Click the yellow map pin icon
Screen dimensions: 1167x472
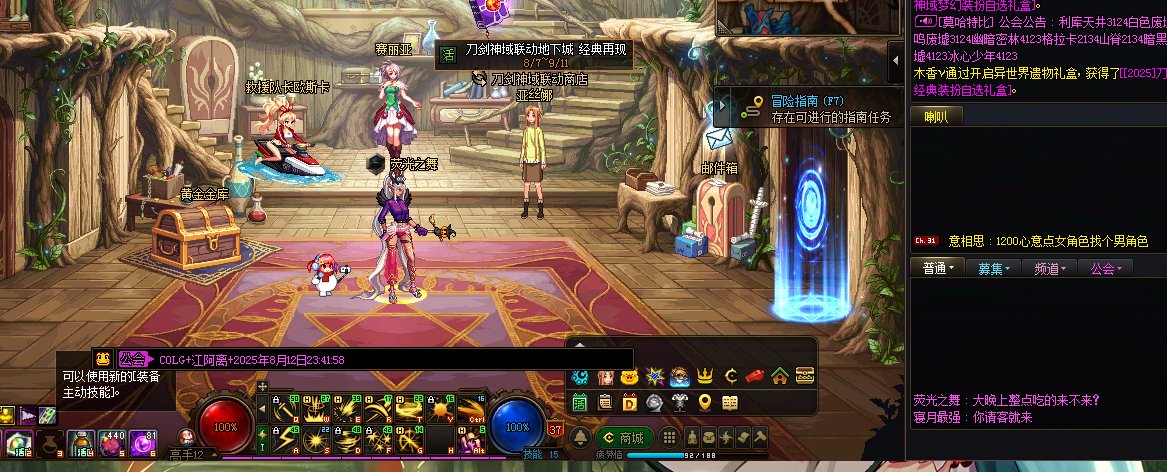coord(705,402)
